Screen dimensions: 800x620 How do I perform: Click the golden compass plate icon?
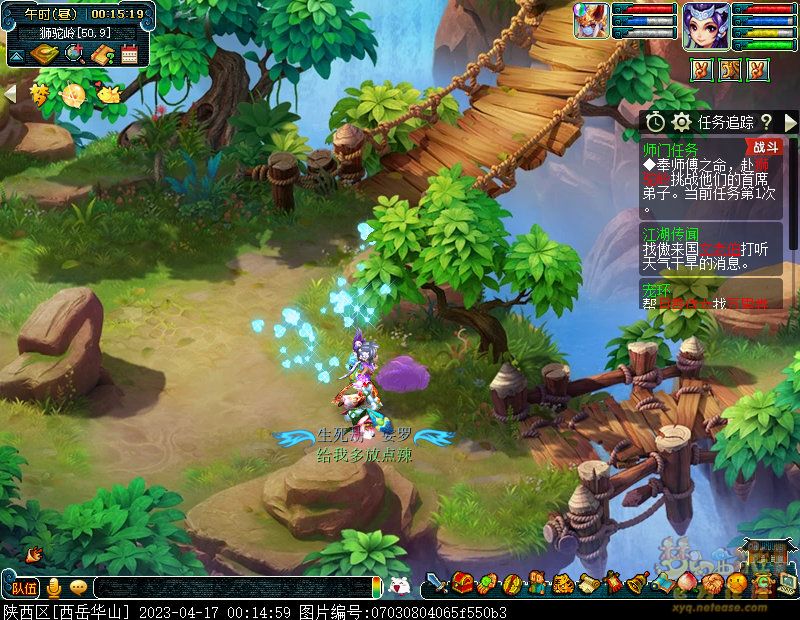(44, 54)
